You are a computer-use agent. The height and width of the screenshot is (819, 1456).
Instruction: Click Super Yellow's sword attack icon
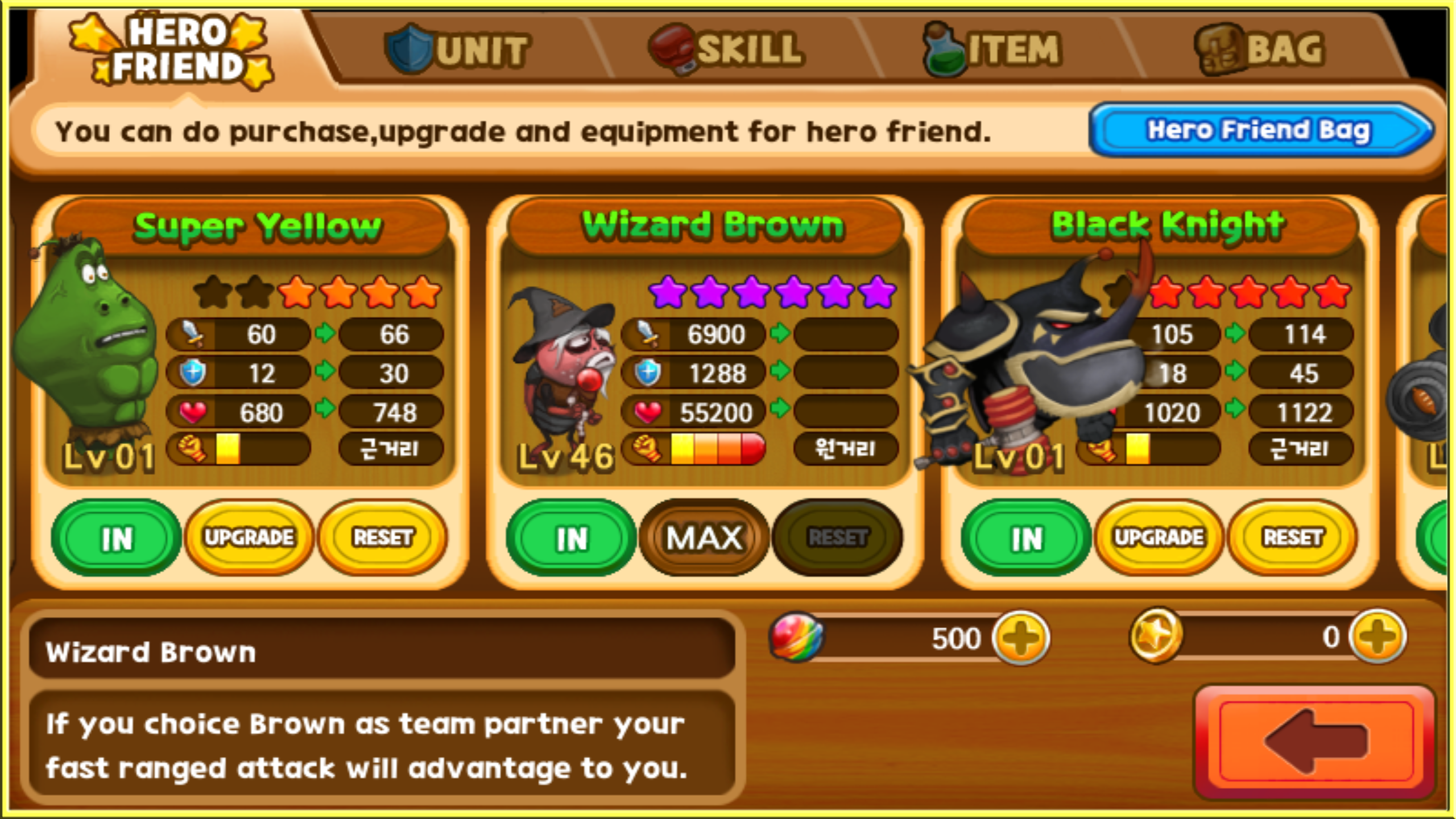pyautogui.click(x=193, y=334)
